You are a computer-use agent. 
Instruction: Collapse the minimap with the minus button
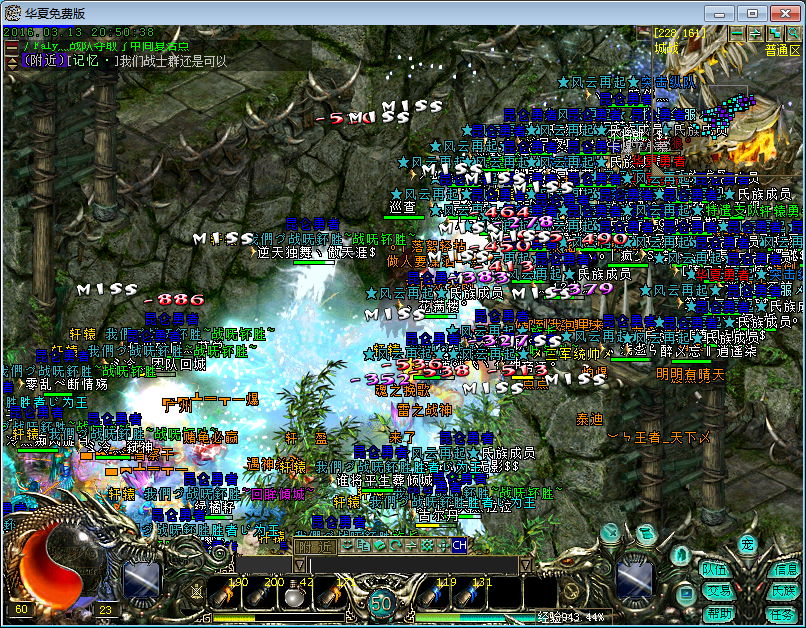point(736,33)
